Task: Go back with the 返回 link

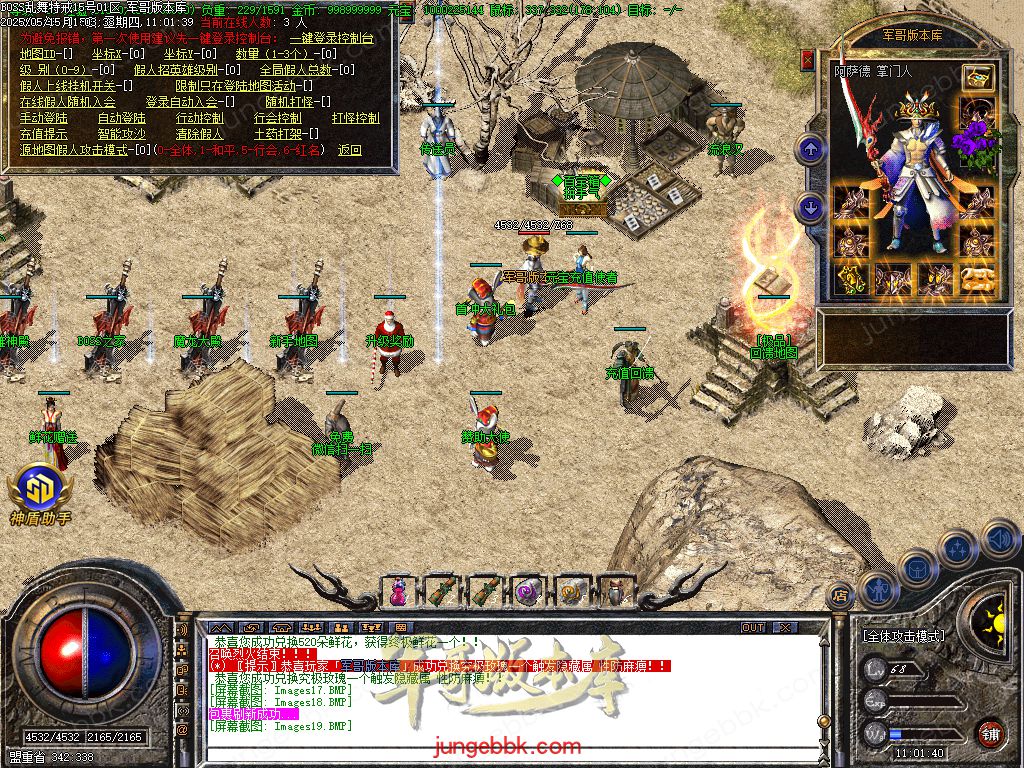Action: tap(349, 150)
